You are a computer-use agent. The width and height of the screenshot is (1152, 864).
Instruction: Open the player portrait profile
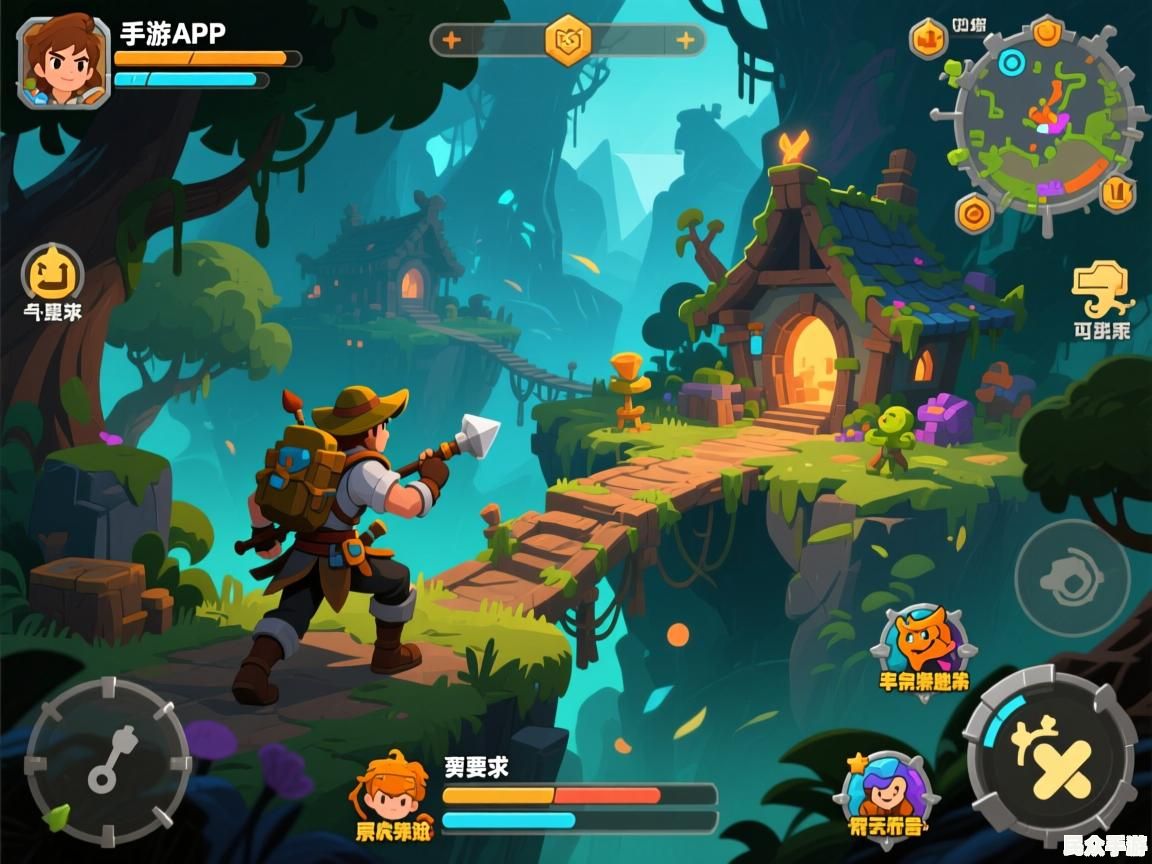[63, 62]
